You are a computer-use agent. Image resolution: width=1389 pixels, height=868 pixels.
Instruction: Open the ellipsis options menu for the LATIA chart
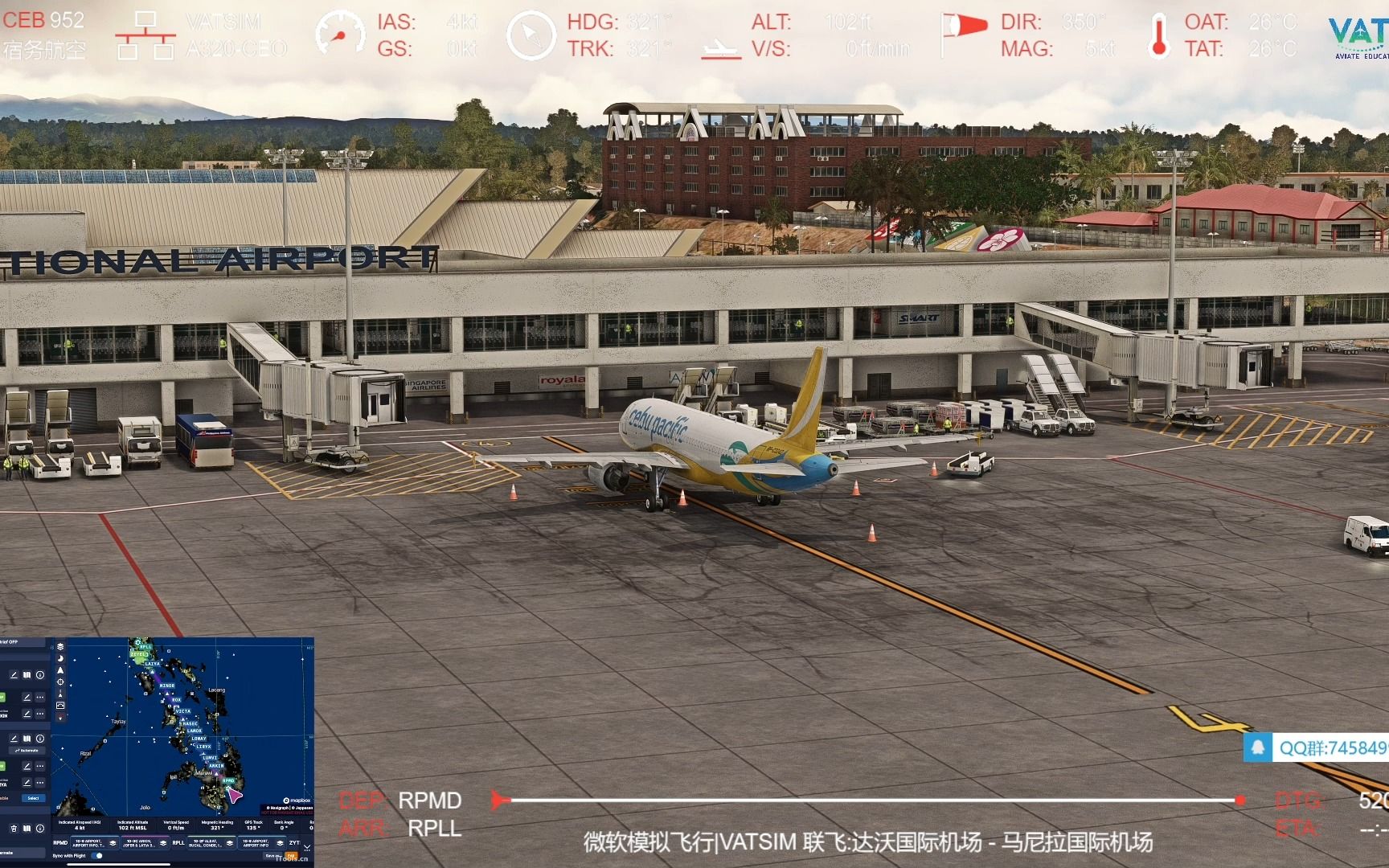[39, 782]
